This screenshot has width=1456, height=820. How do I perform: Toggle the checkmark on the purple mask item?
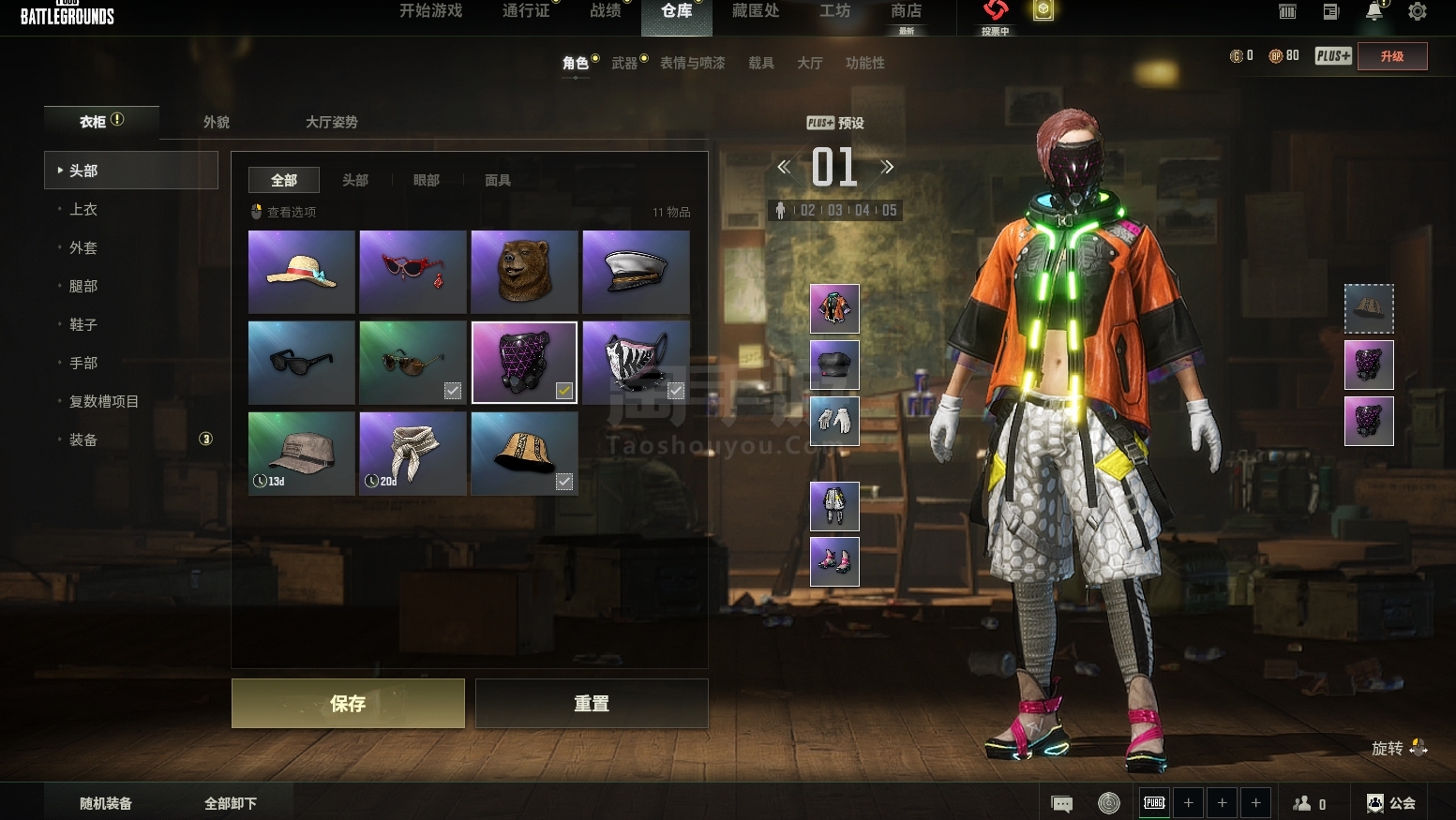tap(563, 392)
